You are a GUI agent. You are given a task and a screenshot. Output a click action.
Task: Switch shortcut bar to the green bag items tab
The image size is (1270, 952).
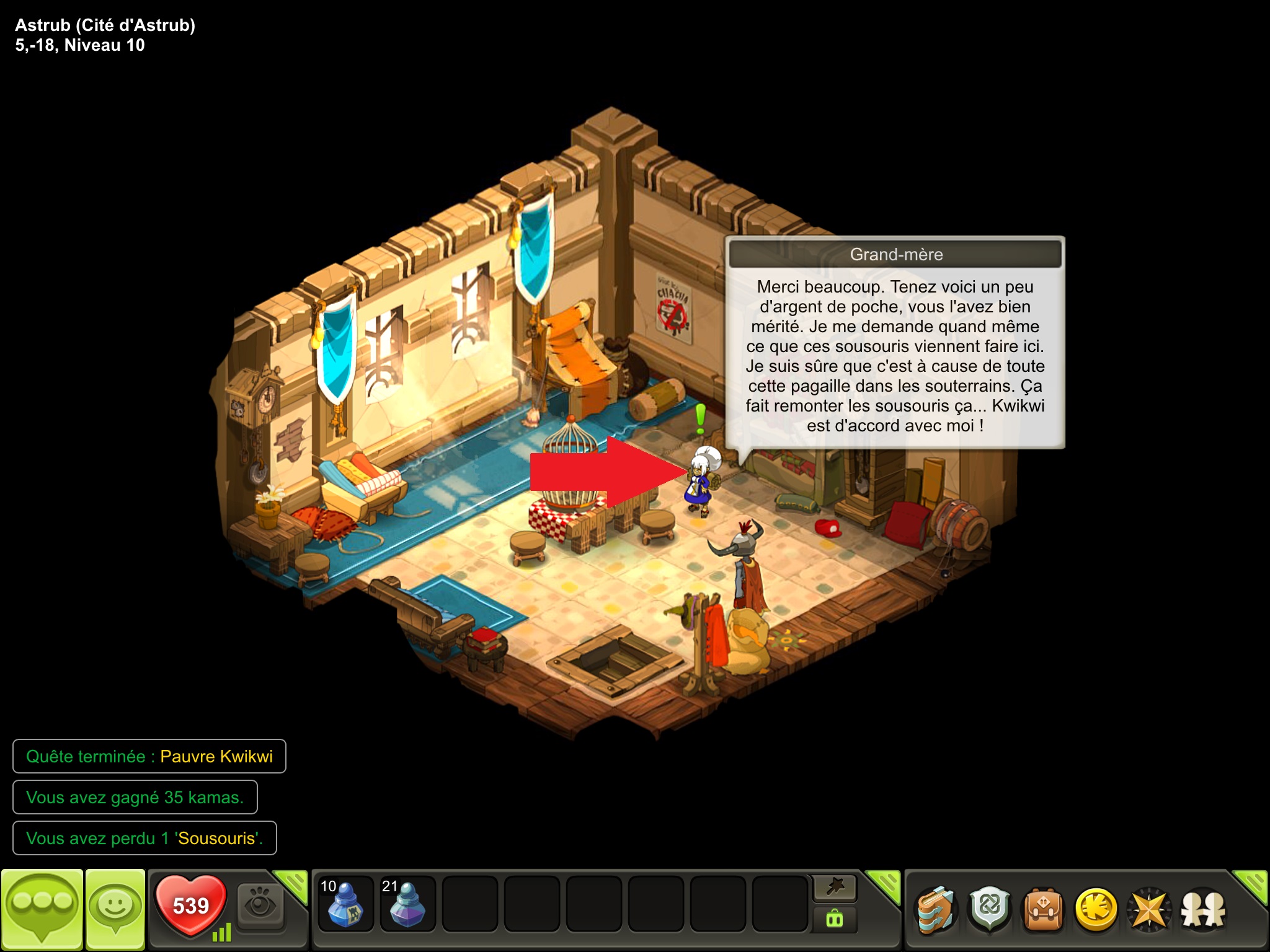[x=835, y=919]
